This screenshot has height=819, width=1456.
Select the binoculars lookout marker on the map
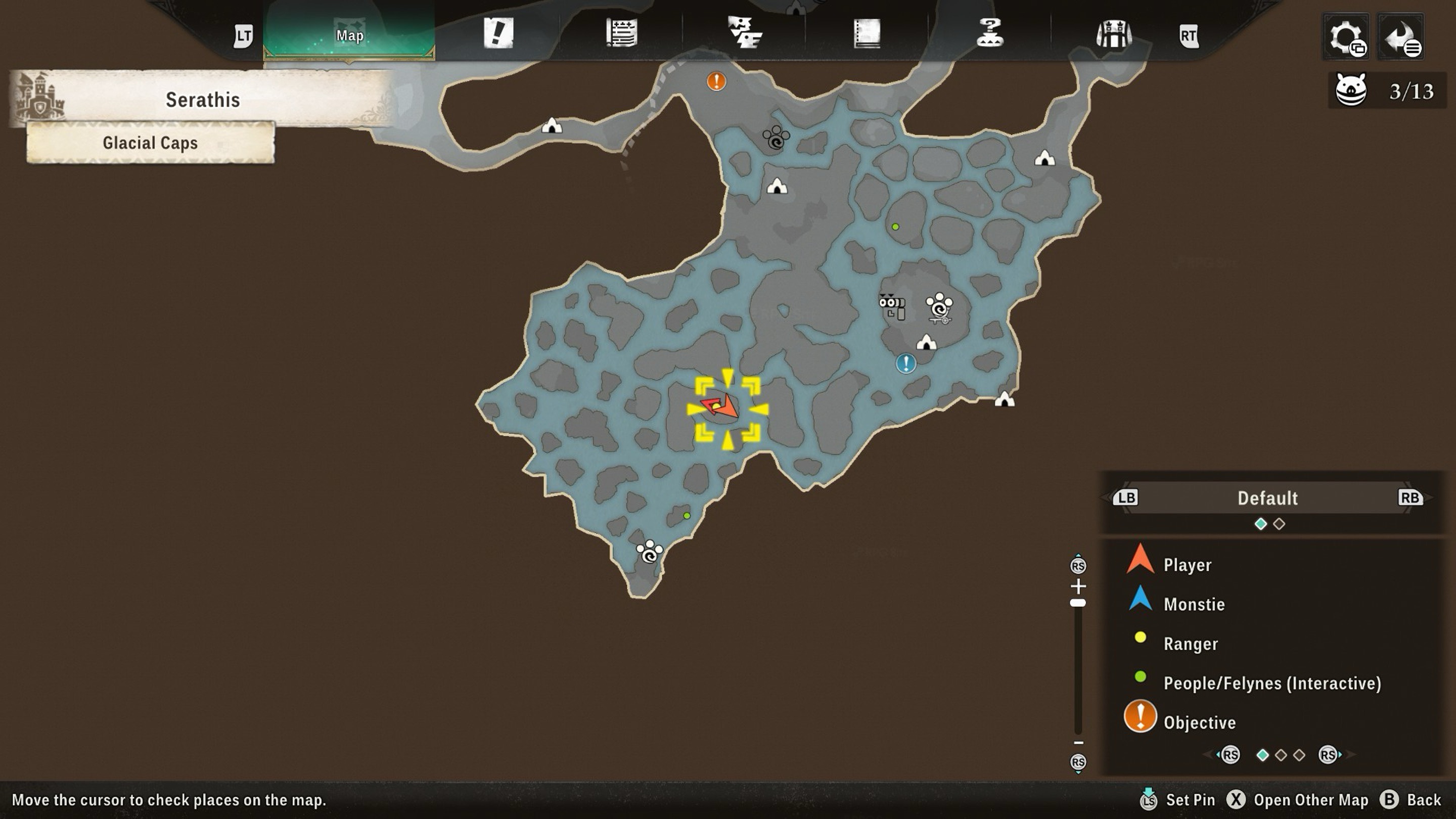click(x=892, y=306)
